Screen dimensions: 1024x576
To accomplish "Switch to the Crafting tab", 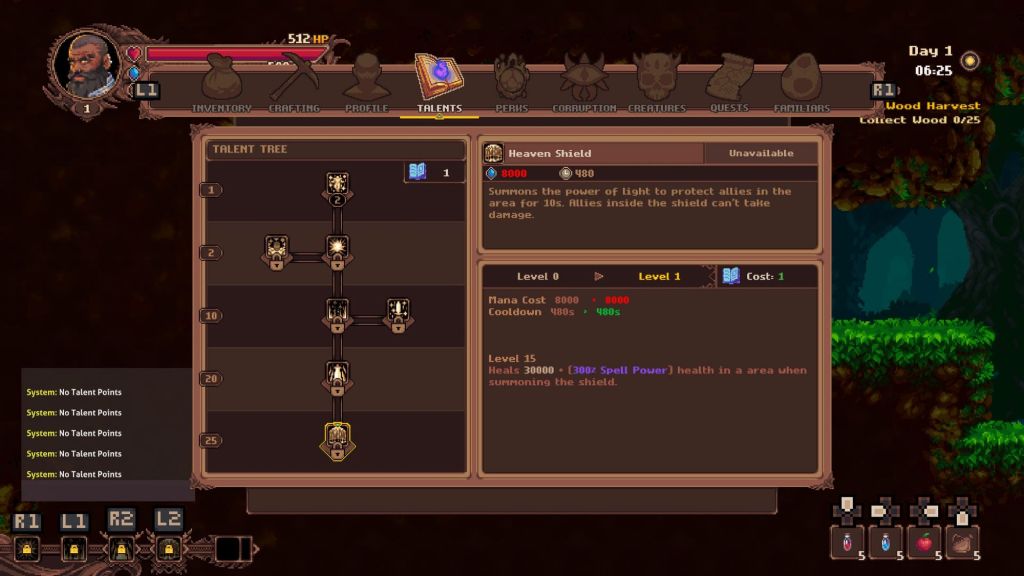I will [x=294, y=84].
